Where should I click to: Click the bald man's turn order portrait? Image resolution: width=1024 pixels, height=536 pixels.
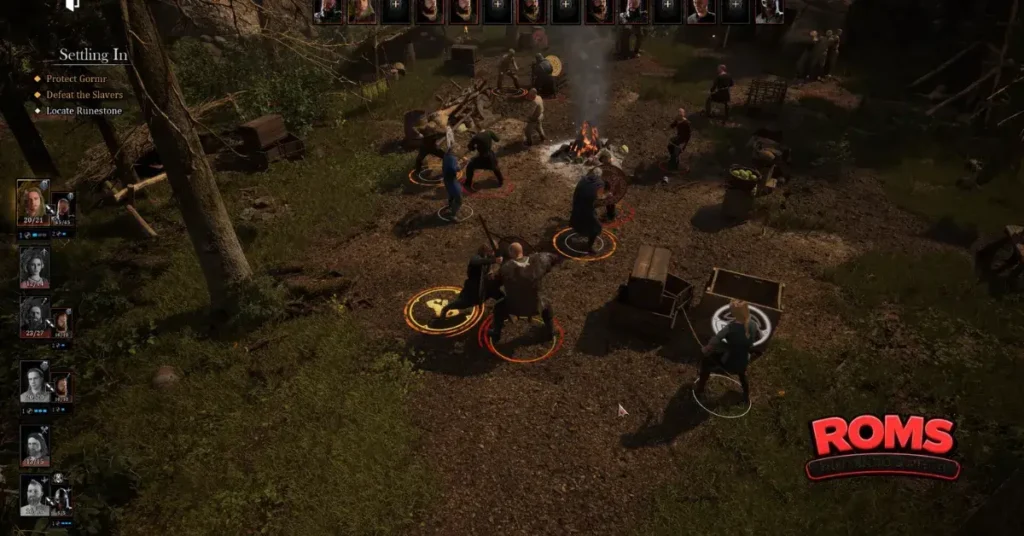pyautogui.click(x=701, y=11)
